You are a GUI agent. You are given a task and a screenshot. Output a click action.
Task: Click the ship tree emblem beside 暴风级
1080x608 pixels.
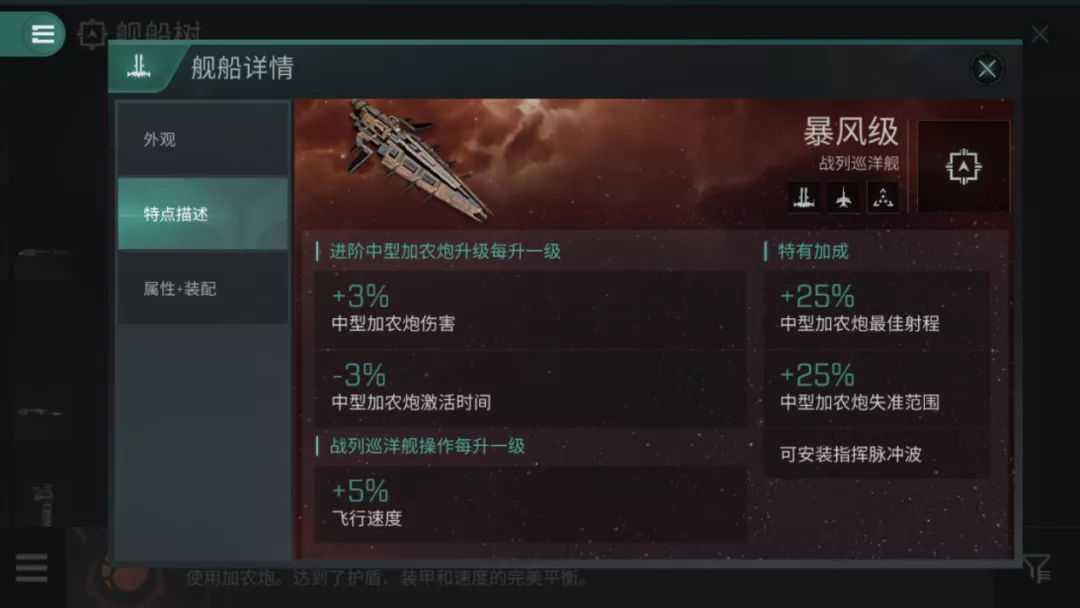point(963,166)
